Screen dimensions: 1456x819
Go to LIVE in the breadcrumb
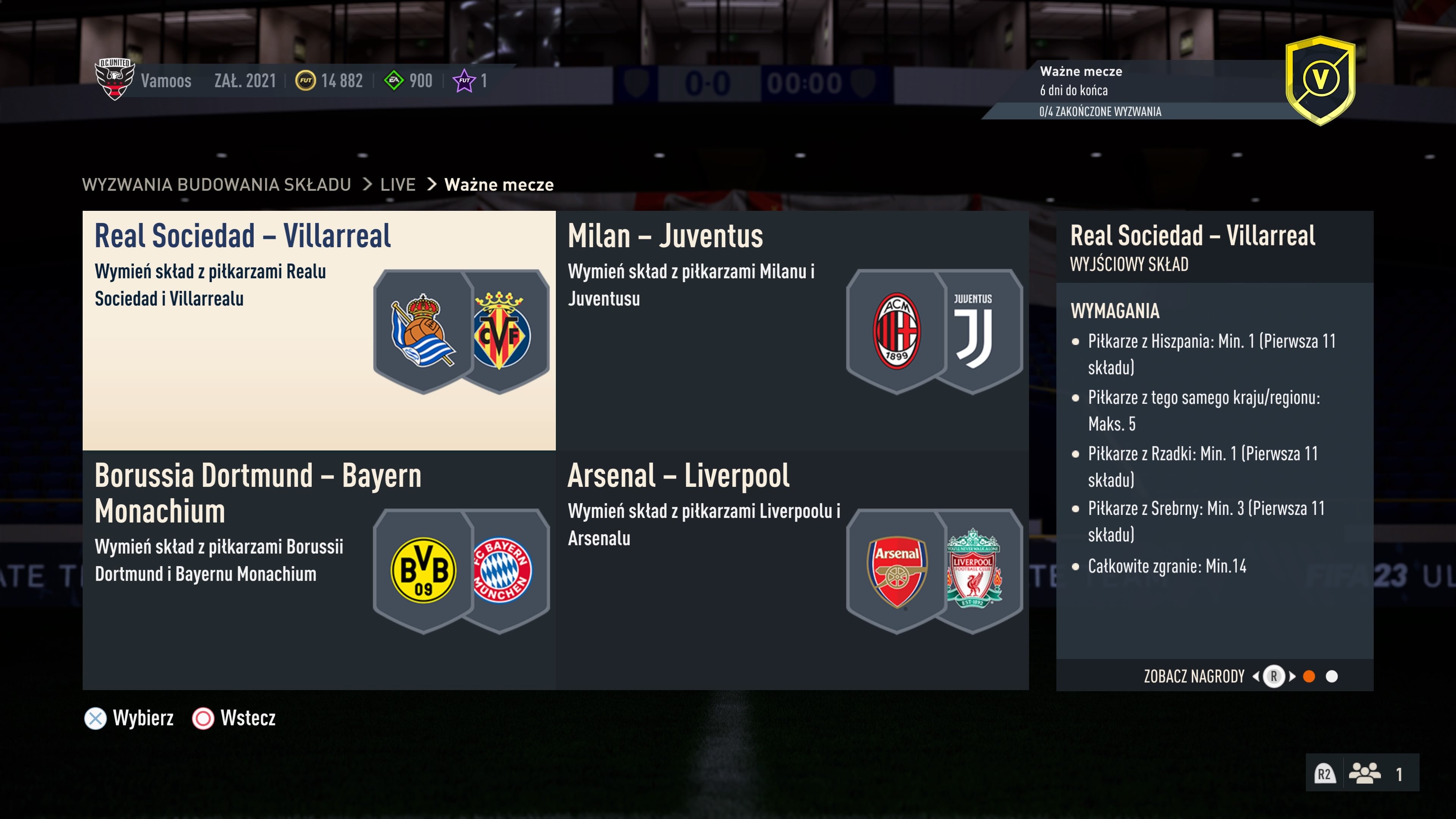coord(397,185)
